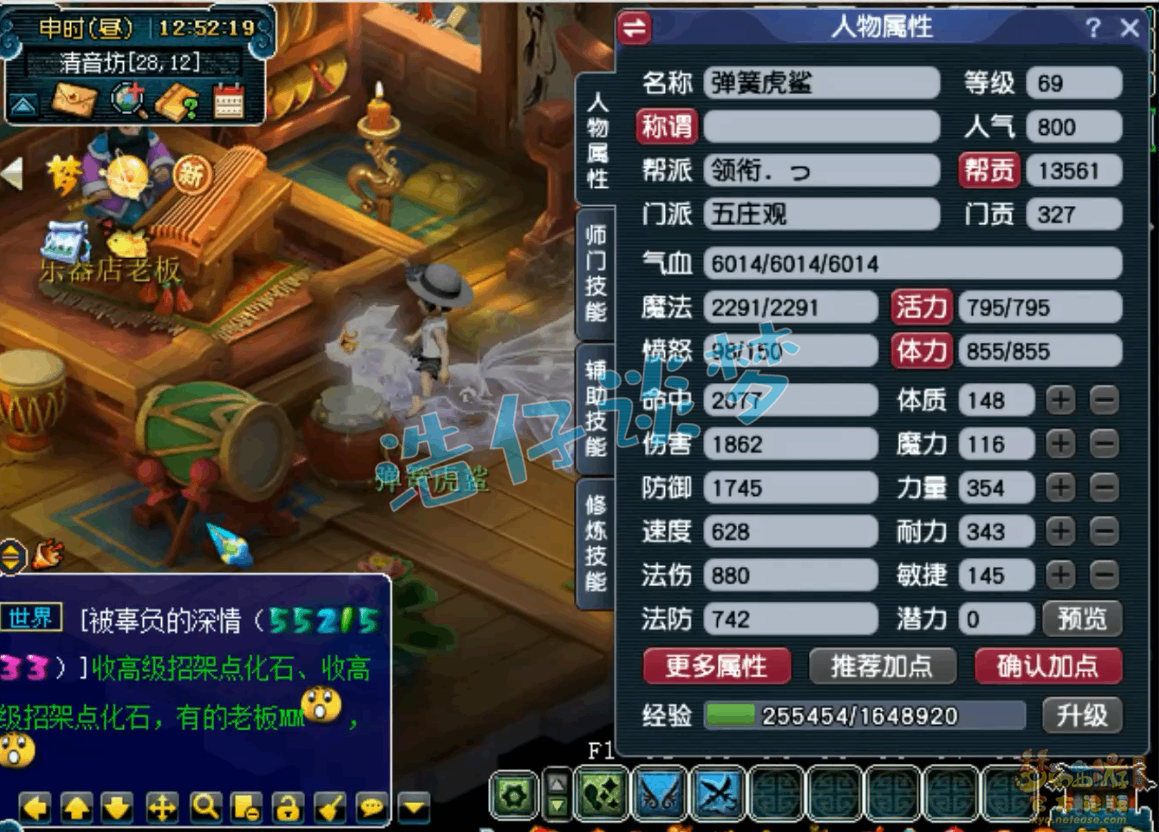Close the 人物属性 character panel
The width and height of the screenshot is (1159, 832).
(1130, 28)
